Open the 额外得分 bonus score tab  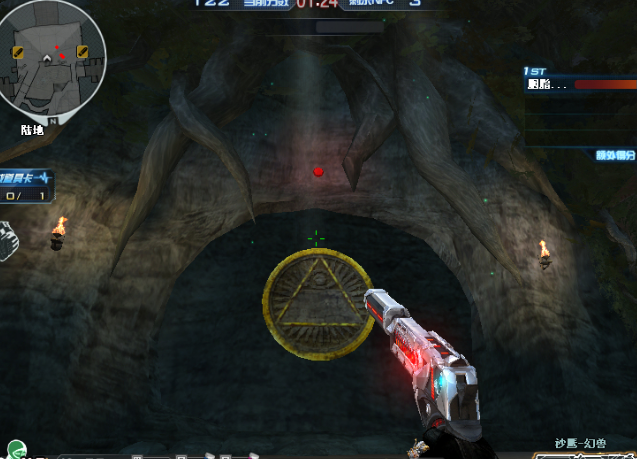[x=614, y=155]
